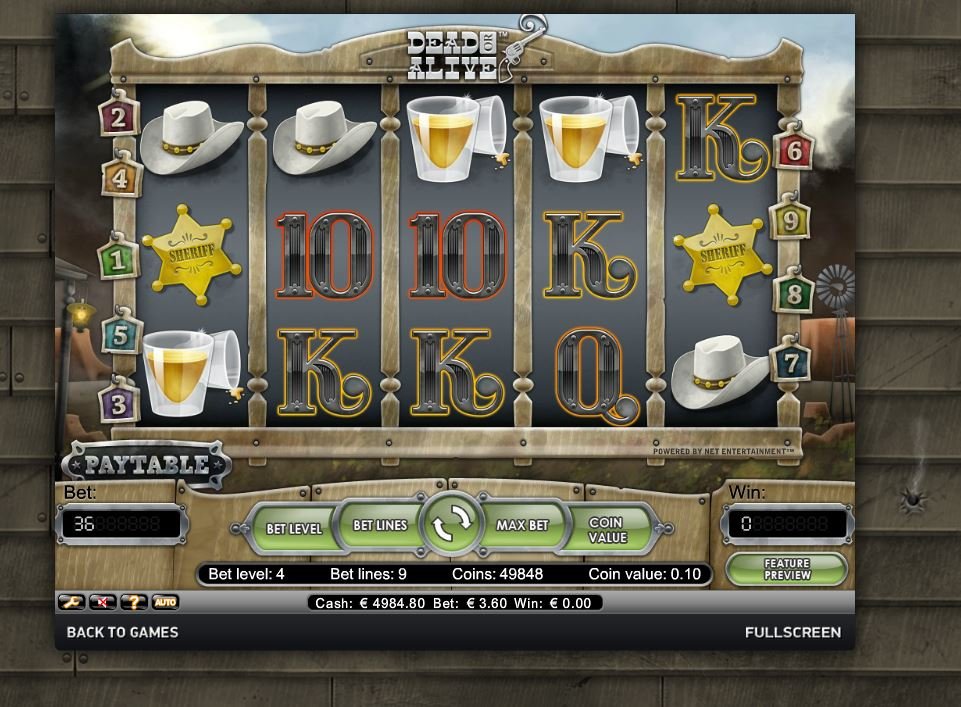961x707 pixels.
Task: Toggle sound with the muted speaker icon
Action: tap(103, 602)
